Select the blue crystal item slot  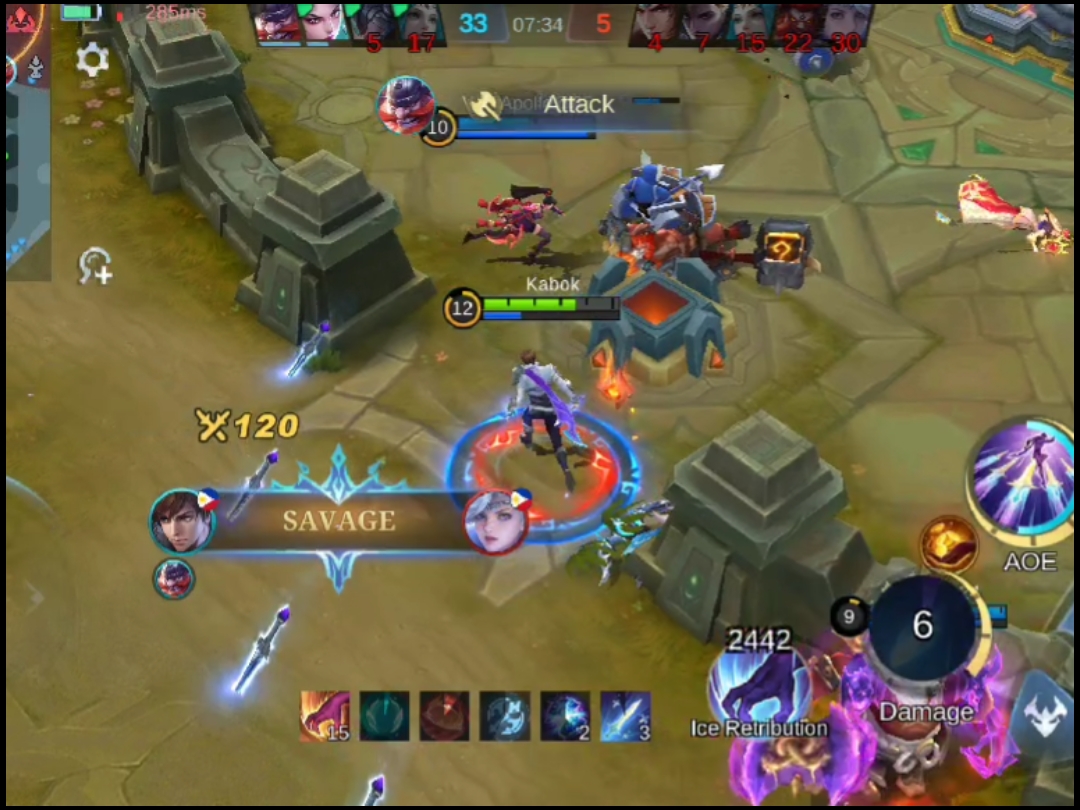(566, 716)
